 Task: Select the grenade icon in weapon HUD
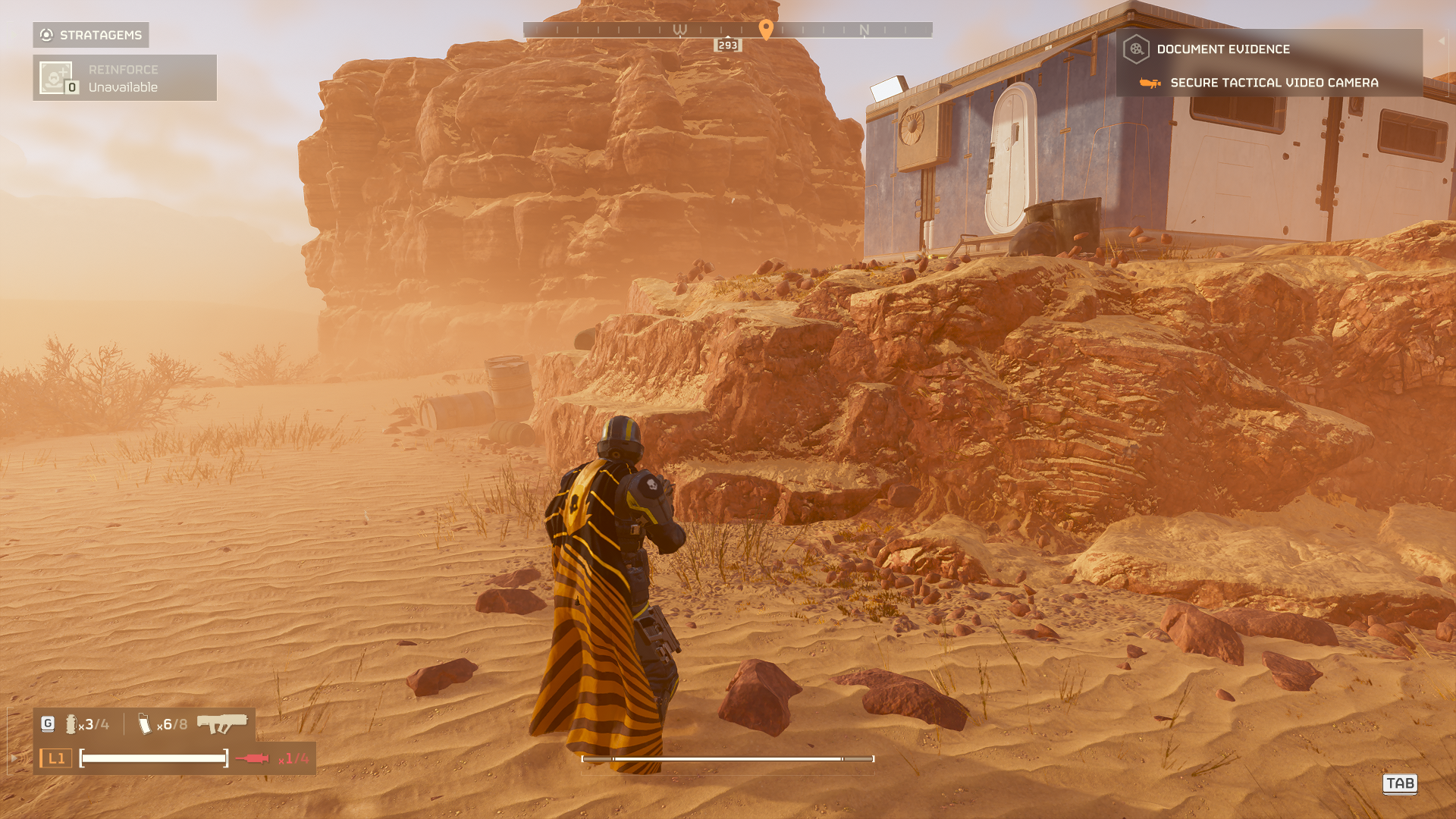(x=71, y=725)
